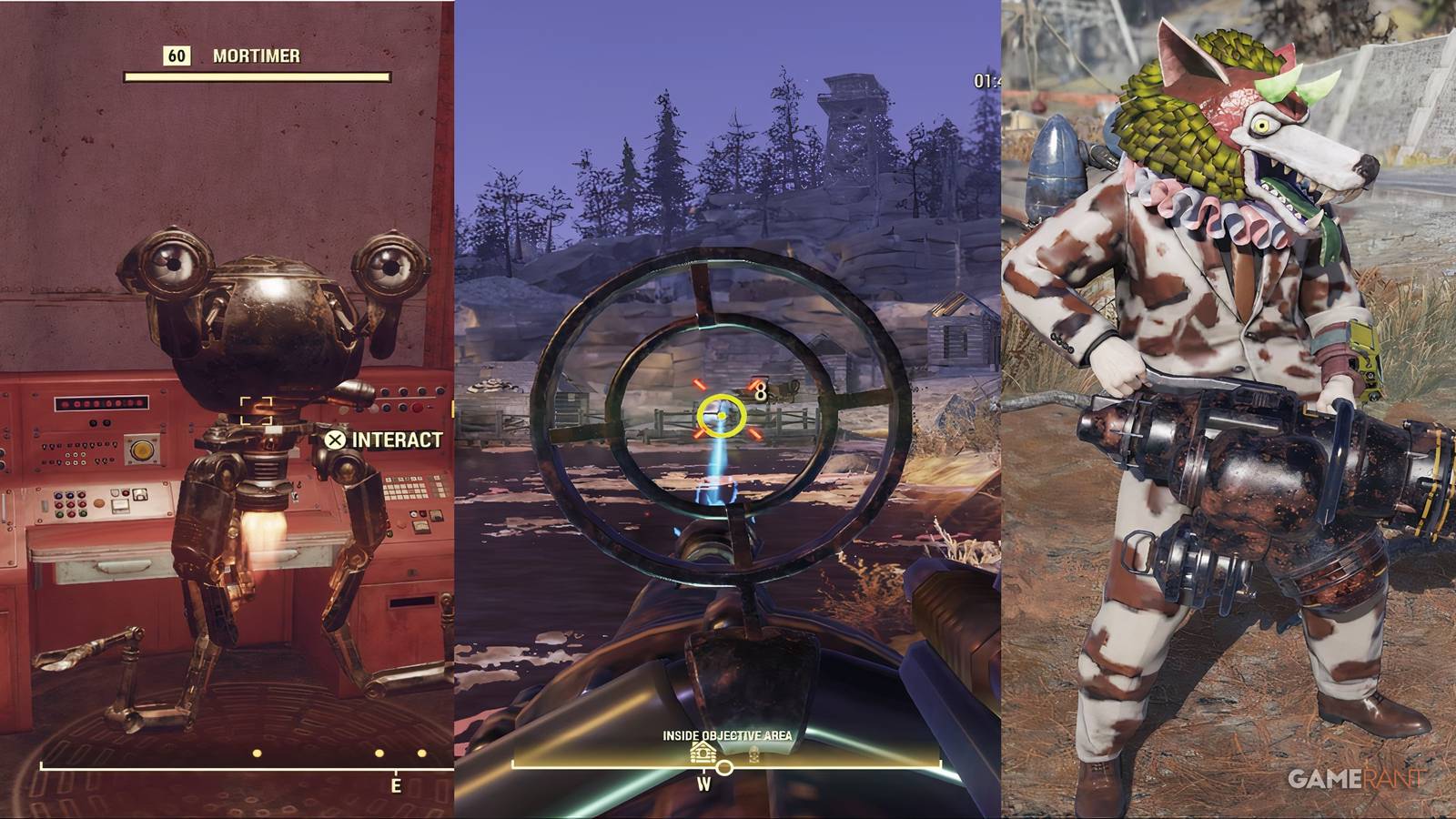1456x819 pixels.
Task: Click the circular player marker on the compass bar
Action: (x=725, y=767)
